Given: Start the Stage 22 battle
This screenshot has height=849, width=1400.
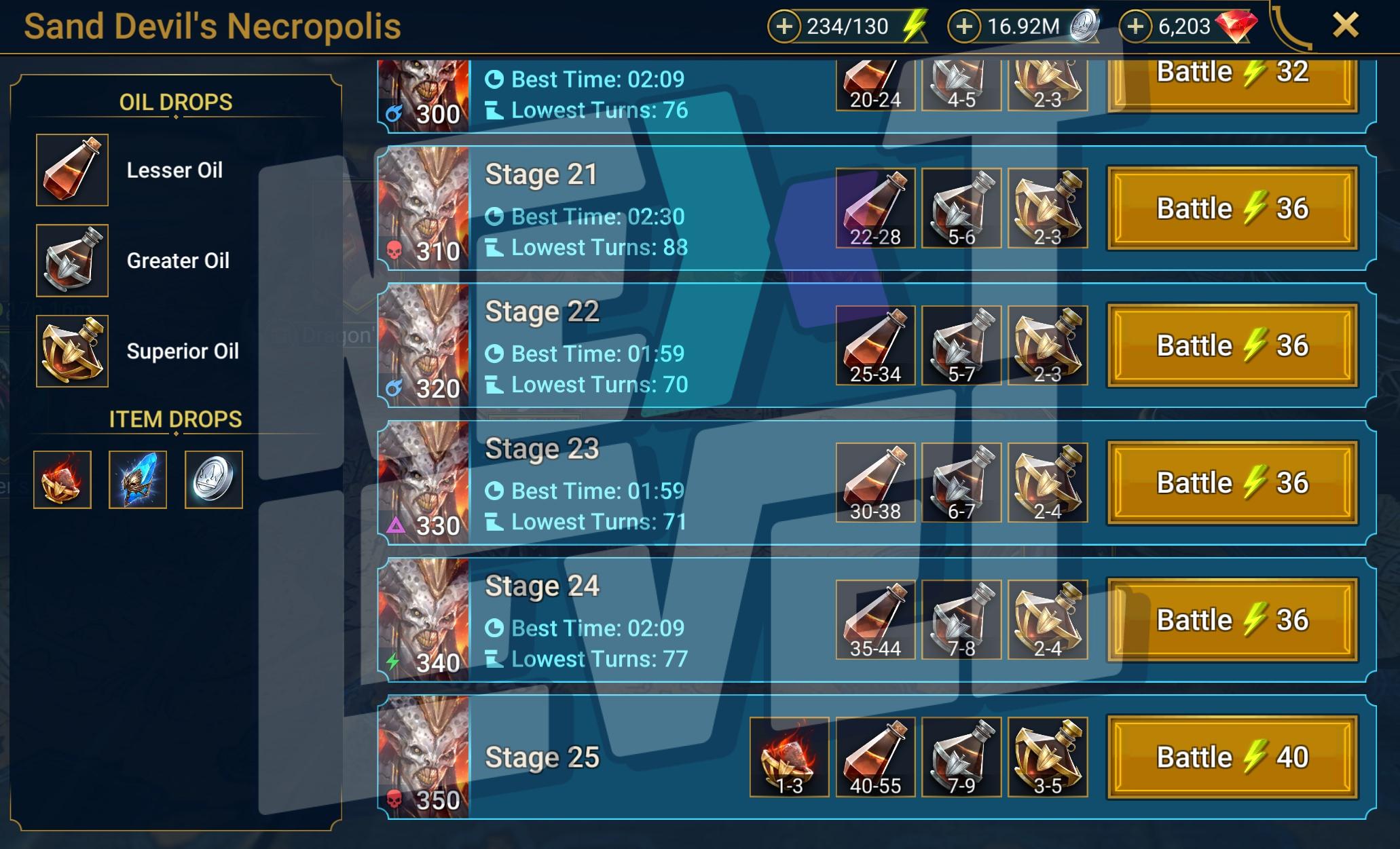Looking at the screenshot, I should (x=1232, y=345).
